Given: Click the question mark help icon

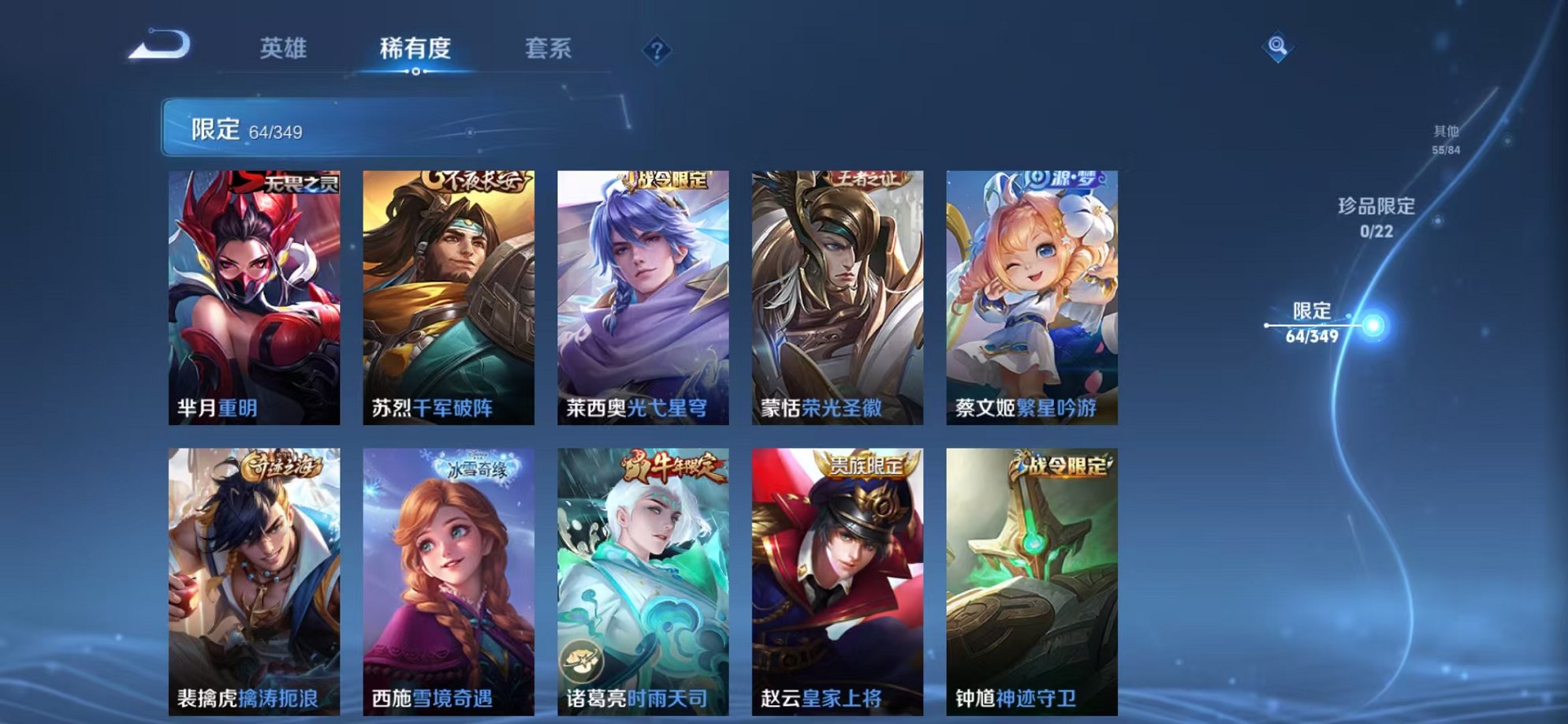Looking at the screenshot, I should coord(657,49).
